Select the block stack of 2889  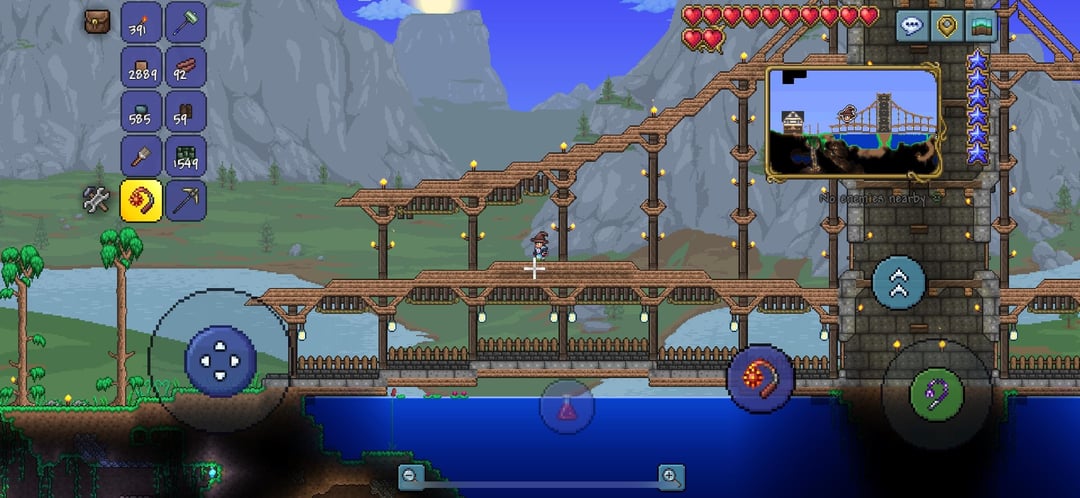pos(141,67)
